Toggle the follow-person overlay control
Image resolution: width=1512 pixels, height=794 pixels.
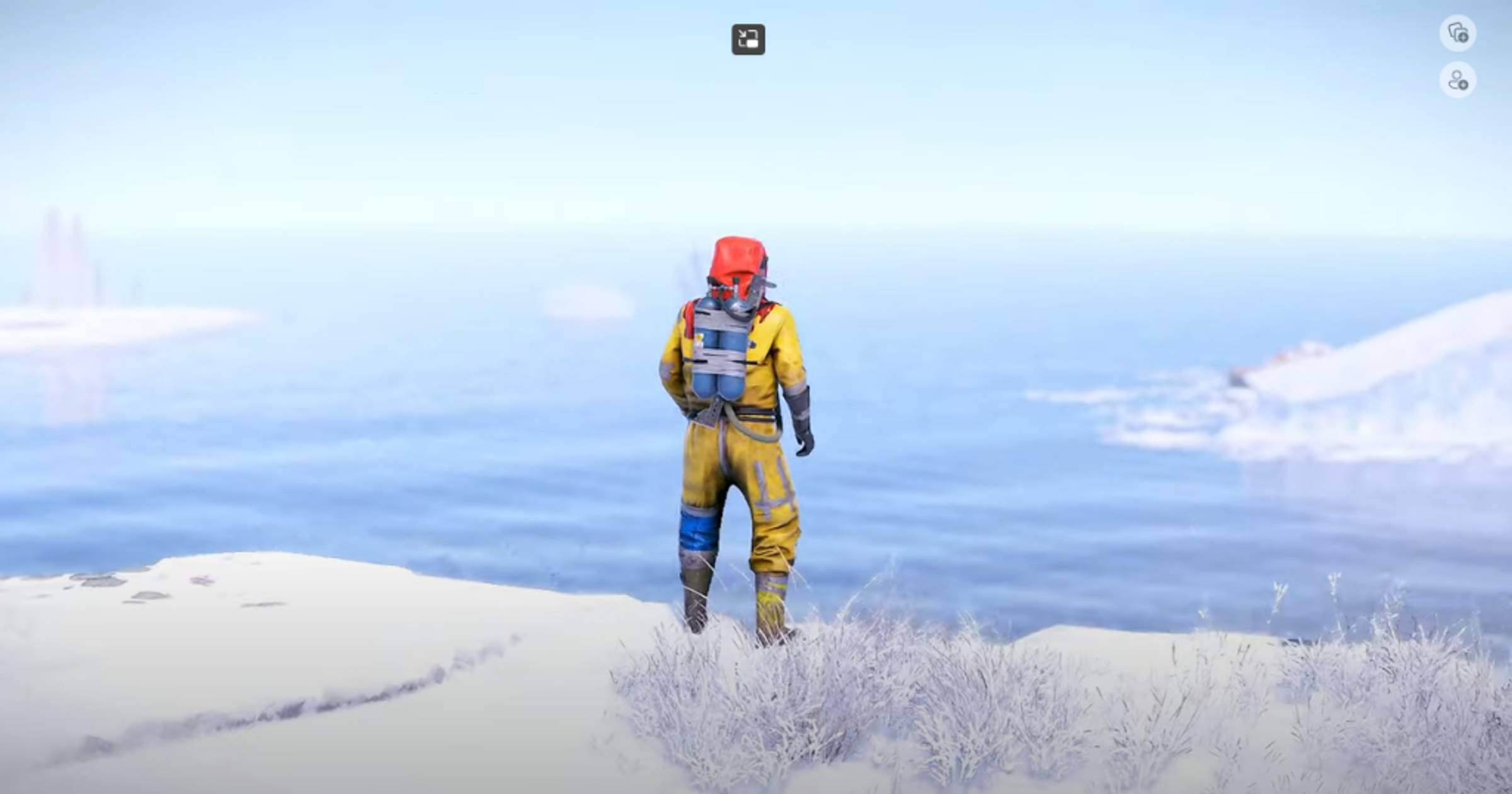(x=1459, y=80)
